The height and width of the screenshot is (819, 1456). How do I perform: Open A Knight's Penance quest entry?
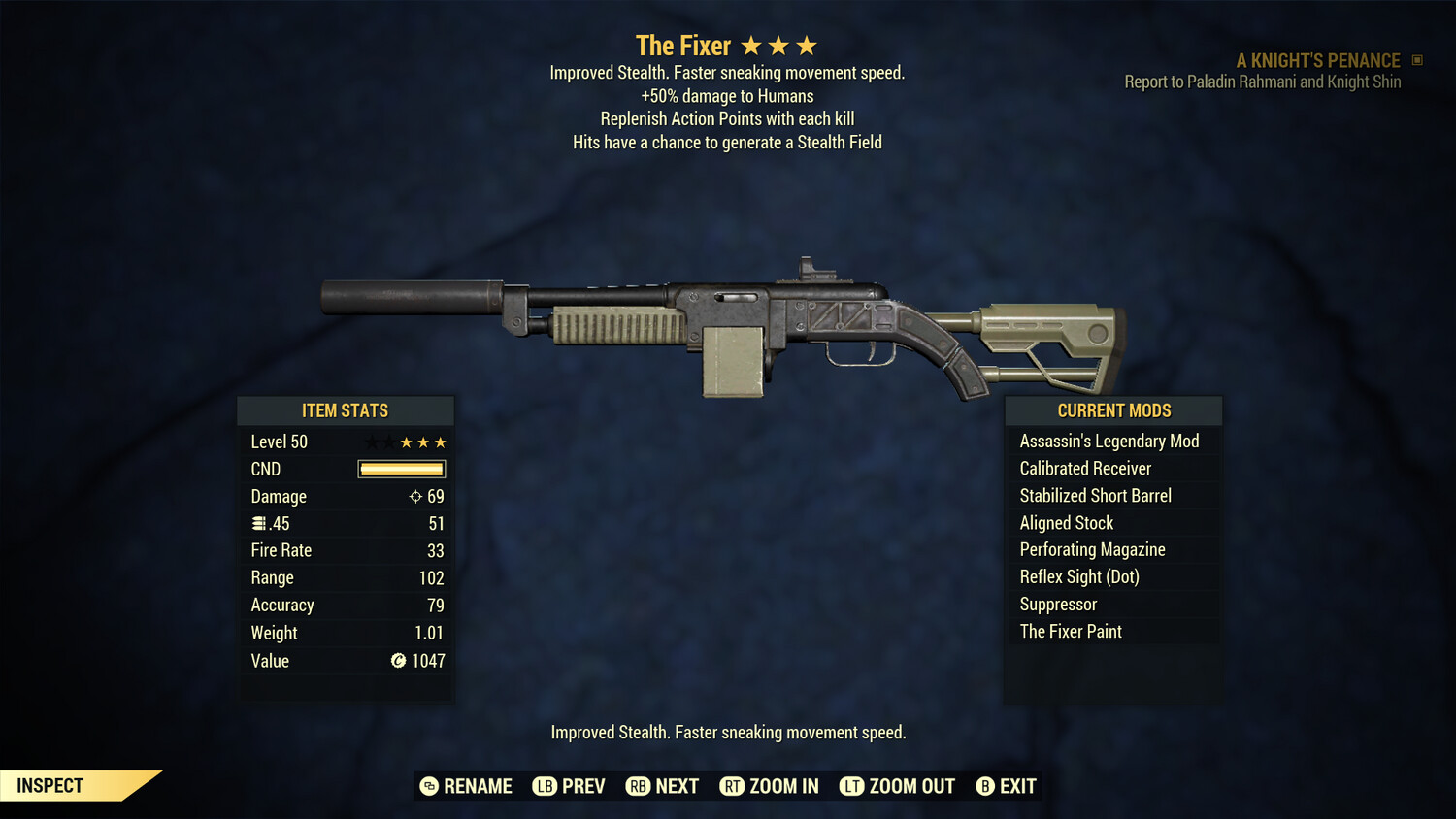[1316, 60]
